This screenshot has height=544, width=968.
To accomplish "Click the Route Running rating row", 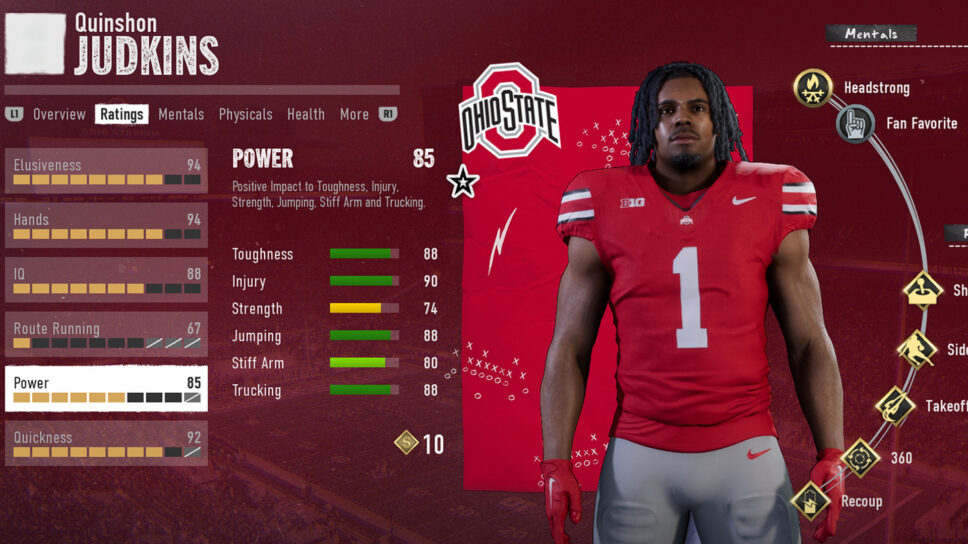I will pyautogui.click(x=106, y=334).
